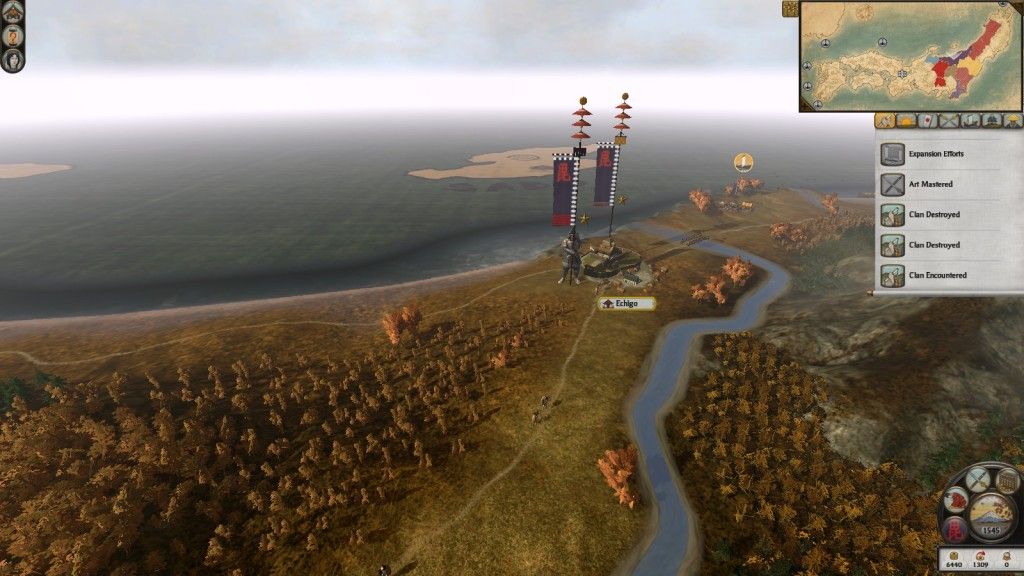The height and width of the screenshot is (576, 1024).
Task: Click the topmost round icon above question mark
Action: [12, 10]
